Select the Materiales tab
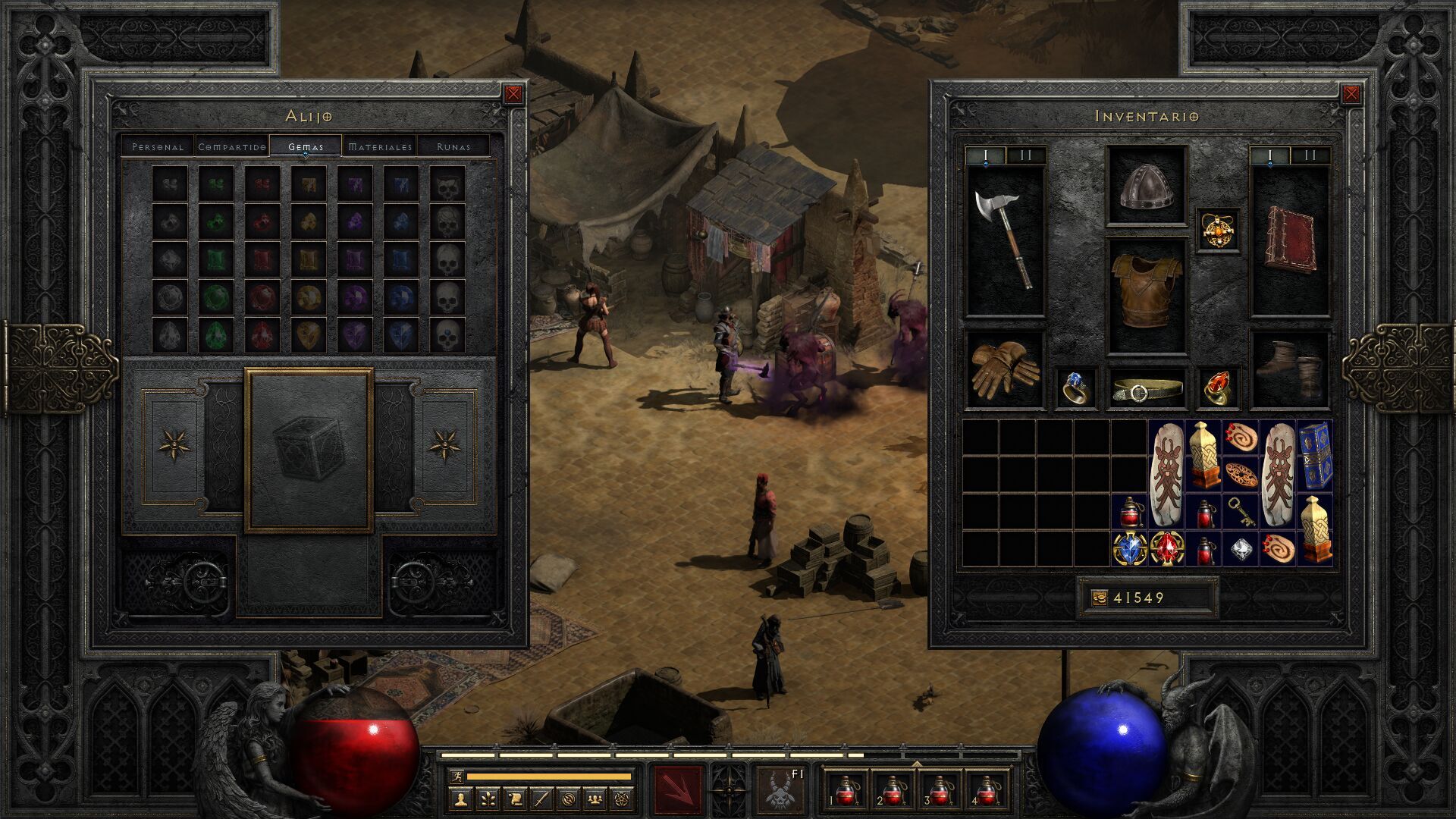The width and height of the screenshot is (1456, 819). (380, 146)
